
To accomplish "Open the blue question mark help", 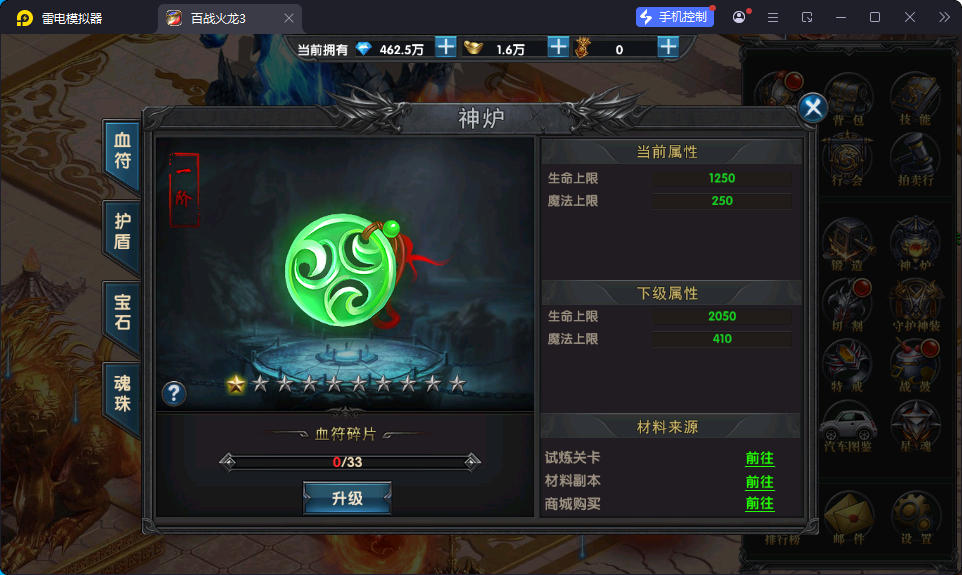I will (x=174, y=393).
